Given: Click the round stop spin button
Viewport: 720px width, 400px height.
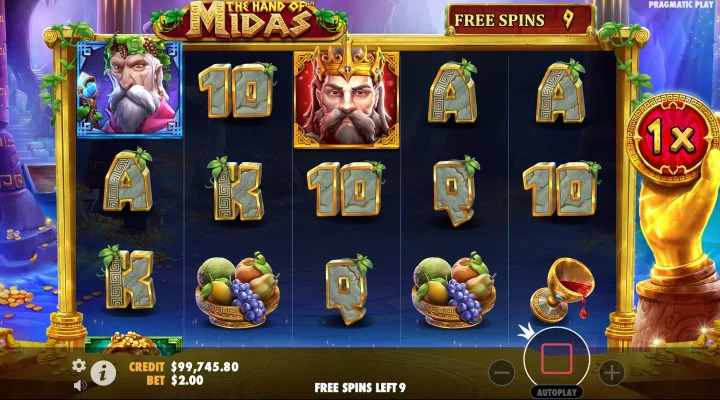Looking at the screenshot, I should pyautogui.click(x=556, y=355).
